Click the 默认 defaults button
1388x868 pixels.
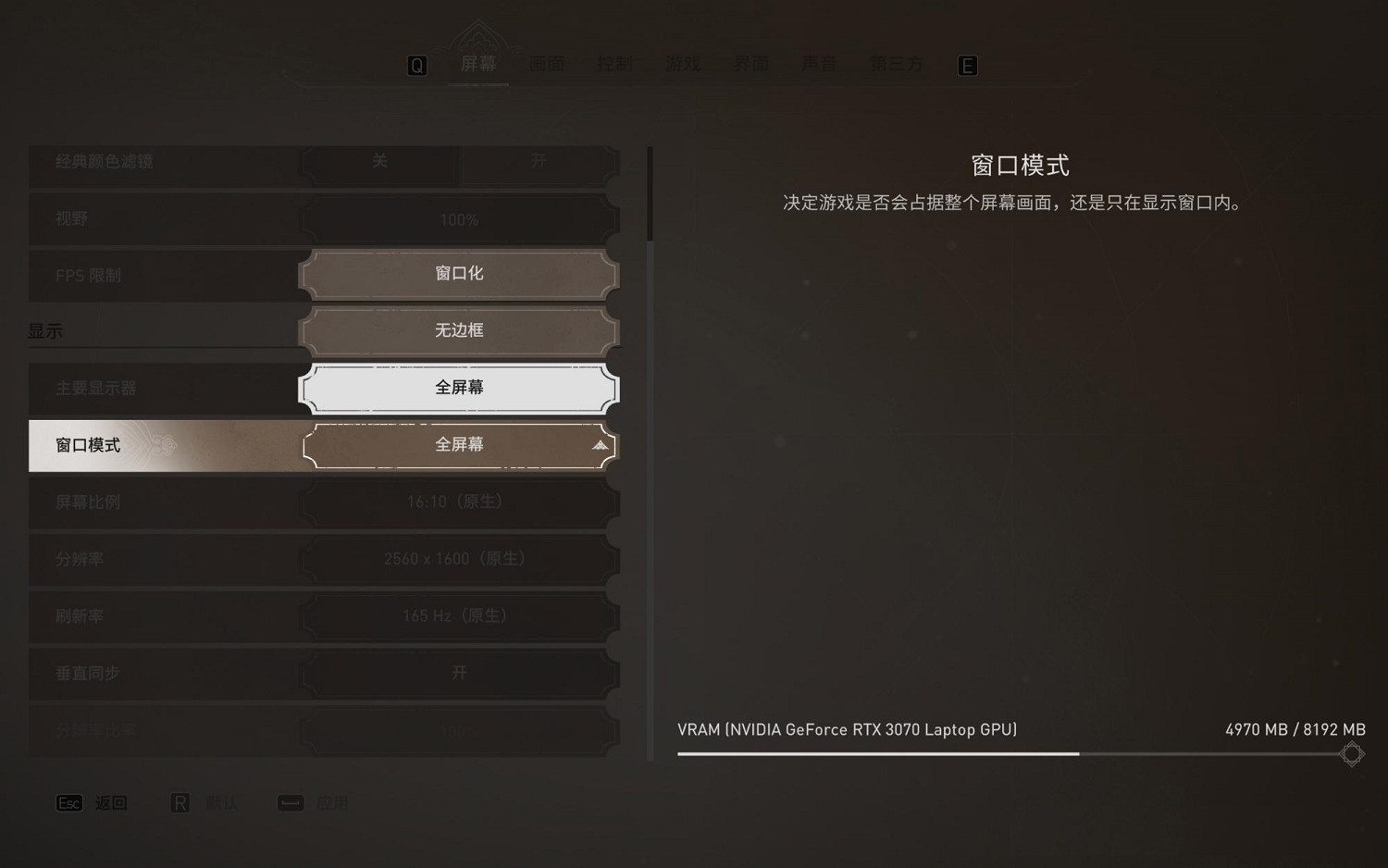[220, 802]
